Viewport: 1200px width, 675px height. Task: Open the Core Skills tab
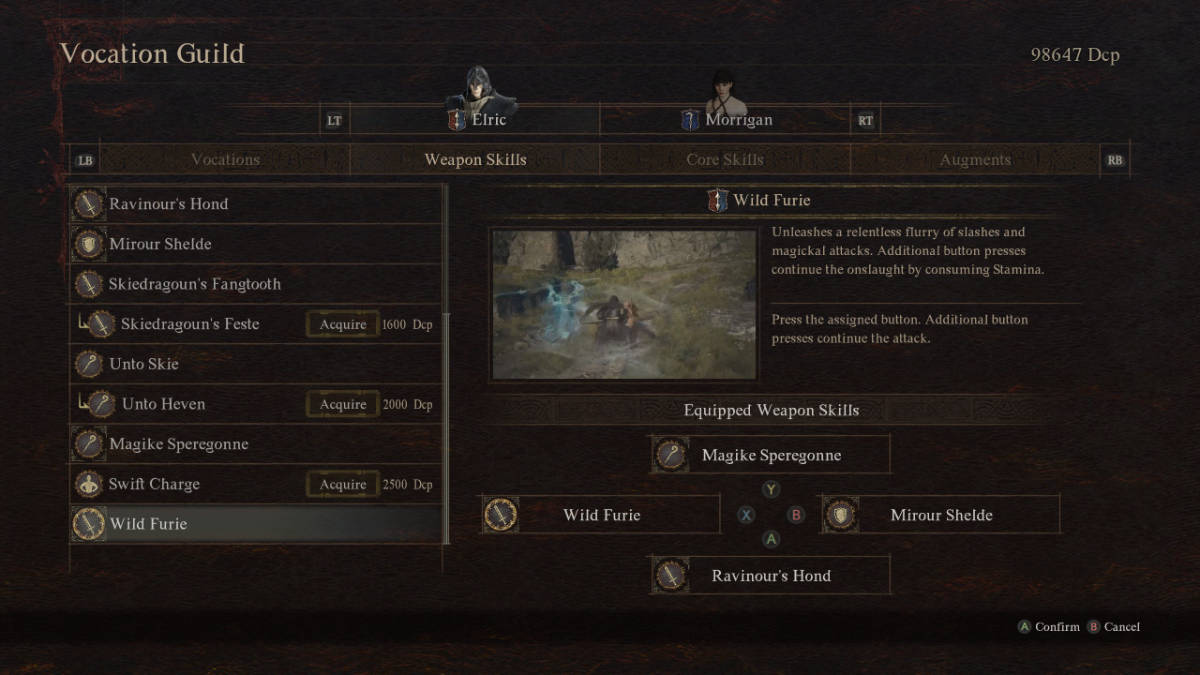(x=724, y=160)
